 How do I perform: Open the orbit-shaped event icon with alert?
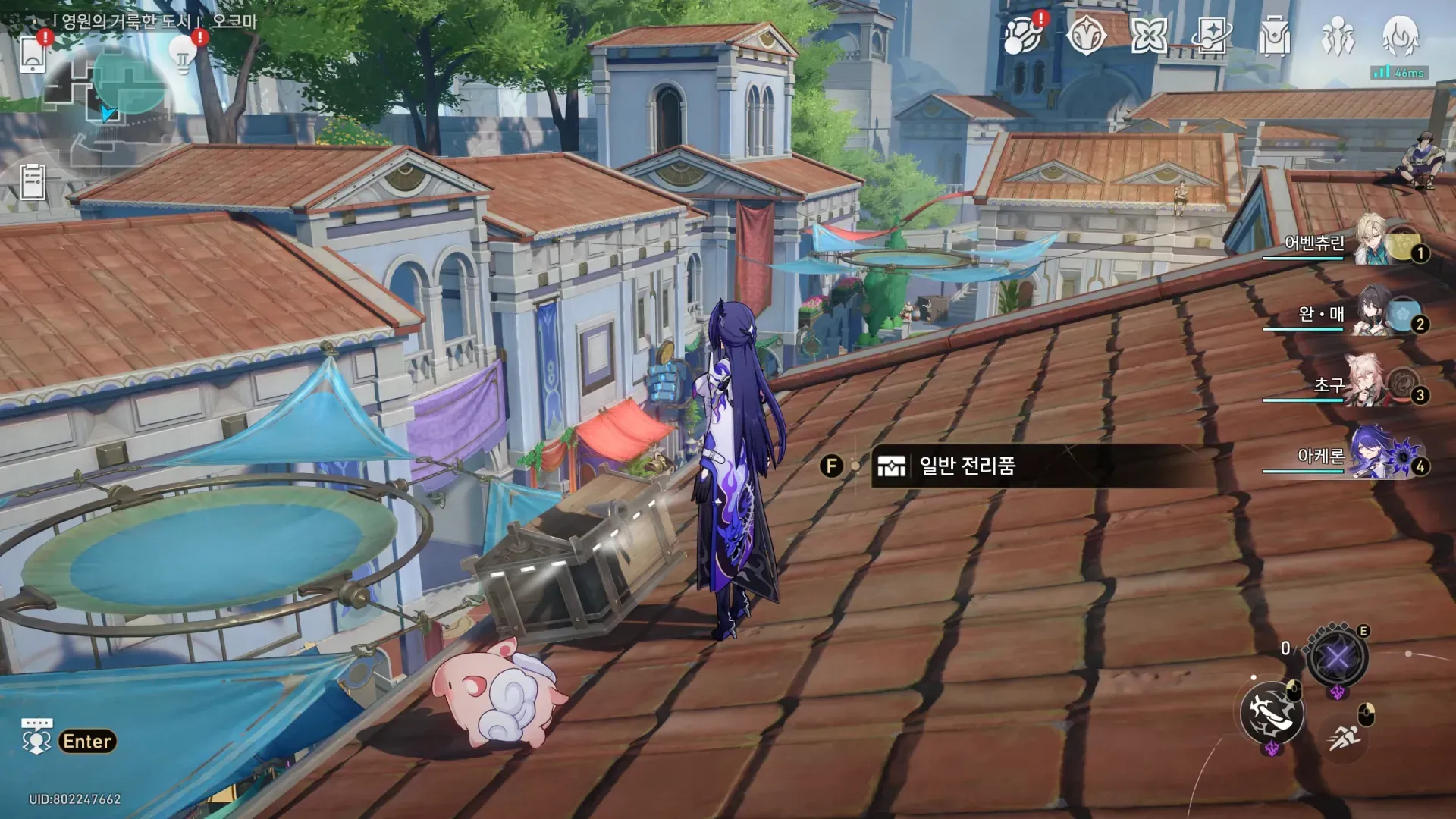coord(1022,35)
